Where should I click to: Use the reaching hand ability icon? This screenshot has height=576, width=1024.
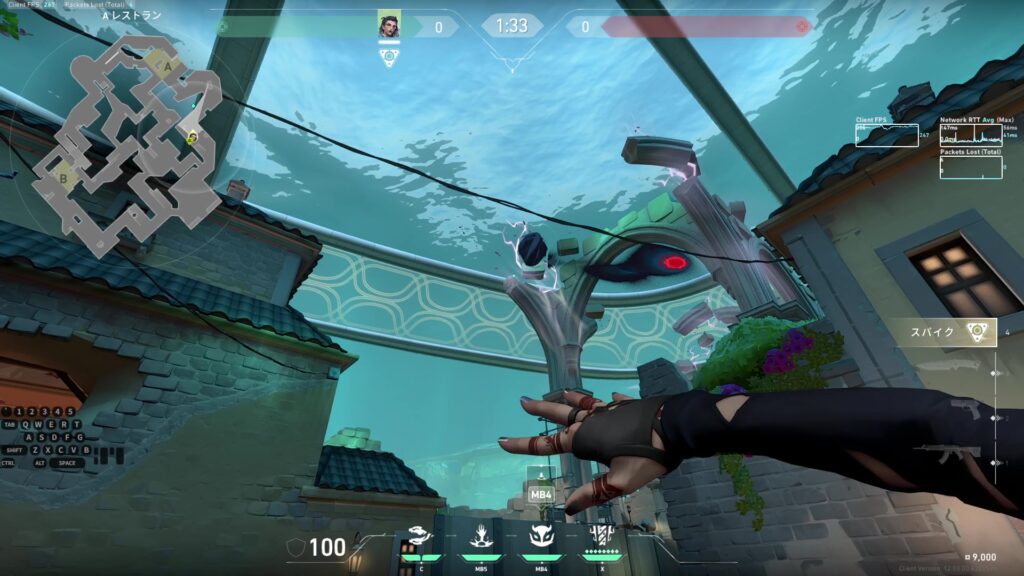481,537
